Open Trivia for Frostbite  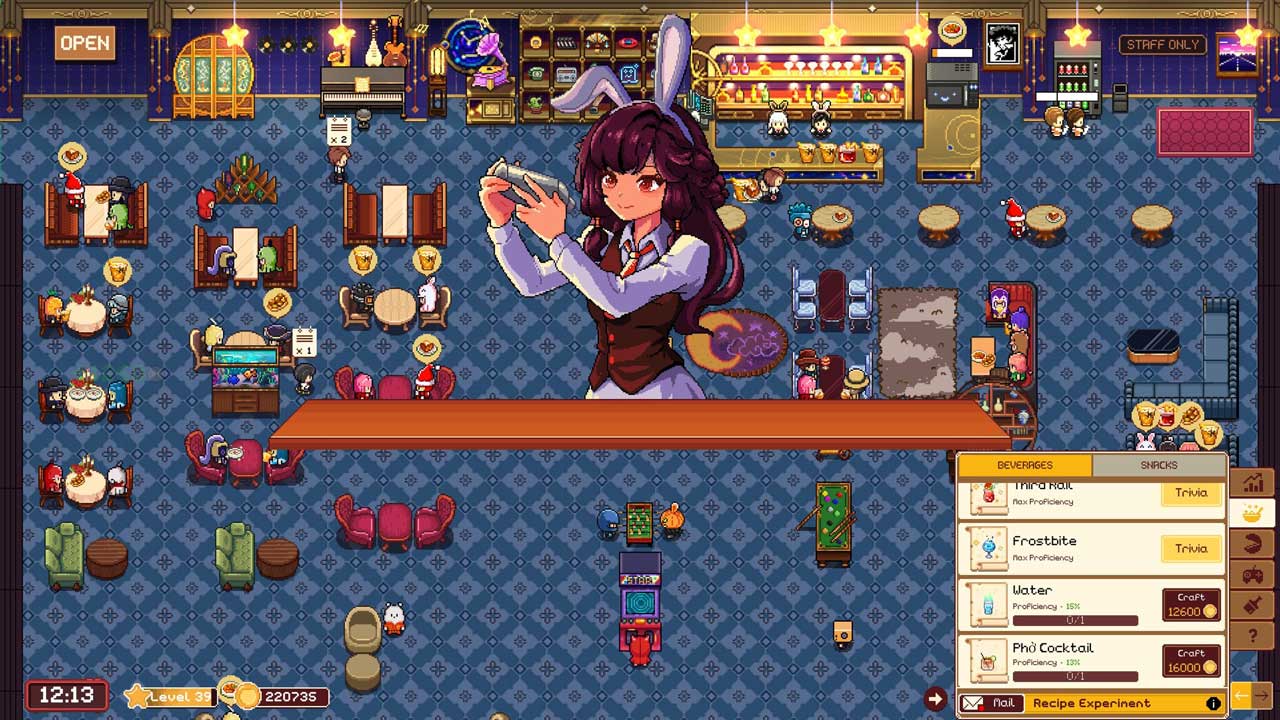click(x=1191, y=548)
